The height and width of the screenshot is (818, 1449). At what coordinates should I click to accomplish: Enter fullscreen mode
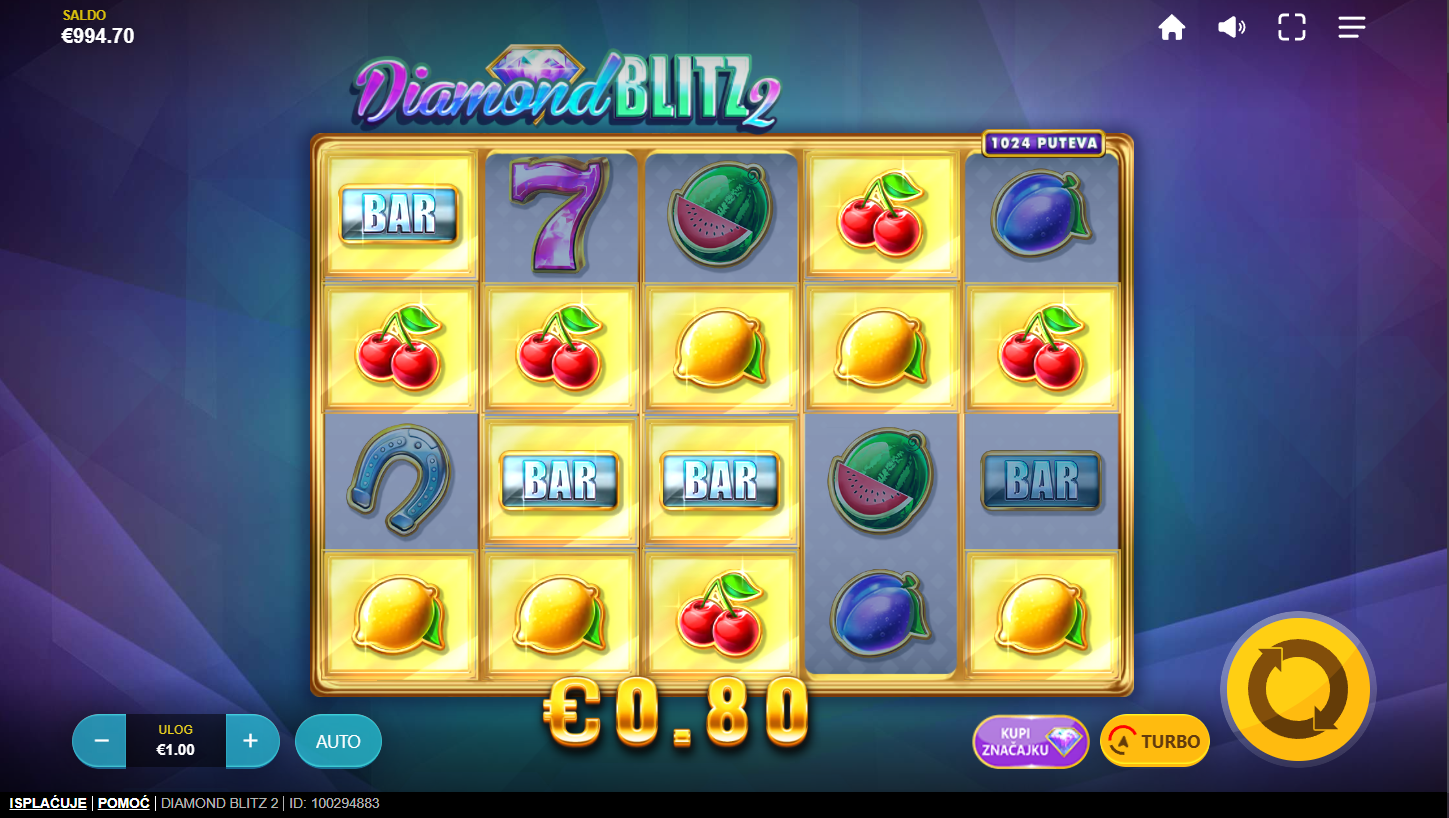point(1292,28)
